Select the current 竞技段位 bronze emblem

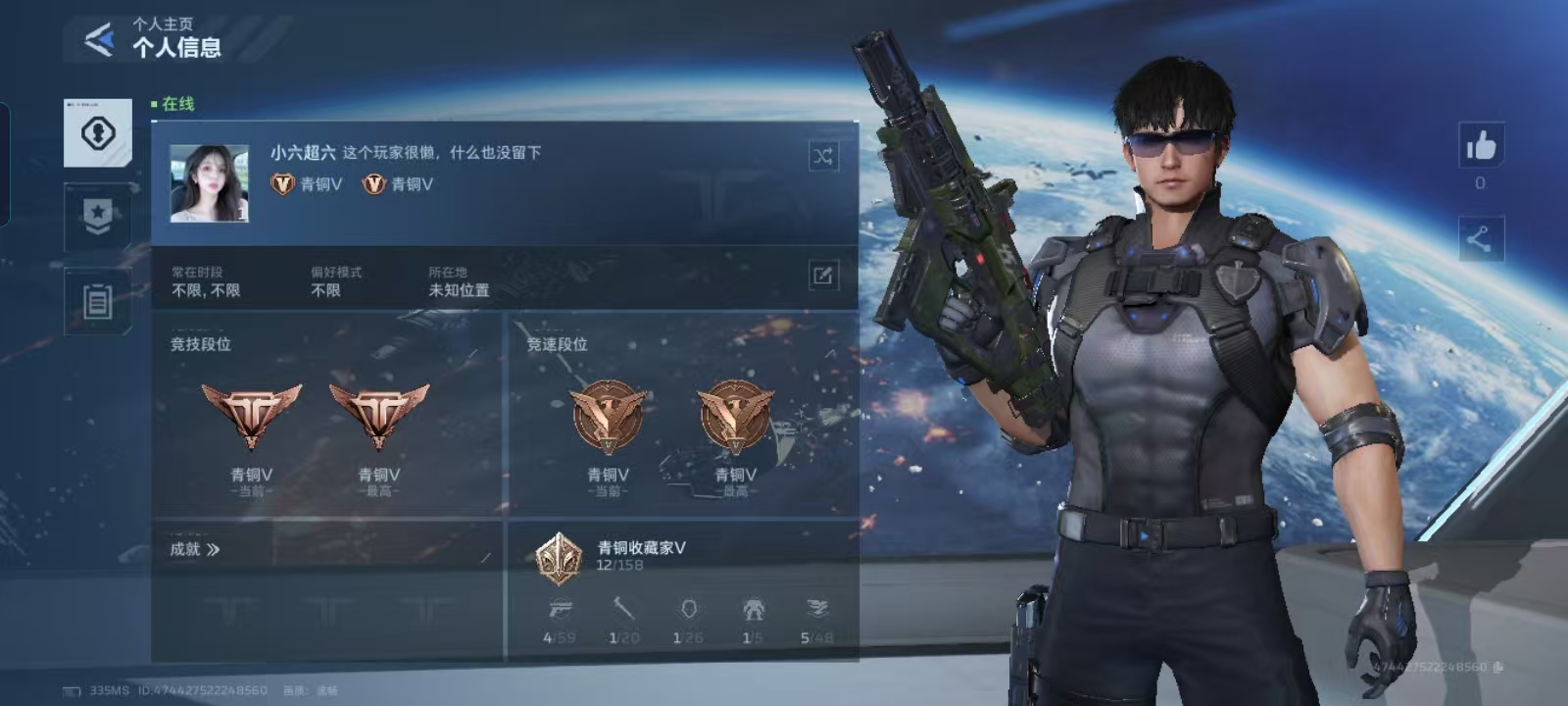pyautogui.click(x=252, y=415)
